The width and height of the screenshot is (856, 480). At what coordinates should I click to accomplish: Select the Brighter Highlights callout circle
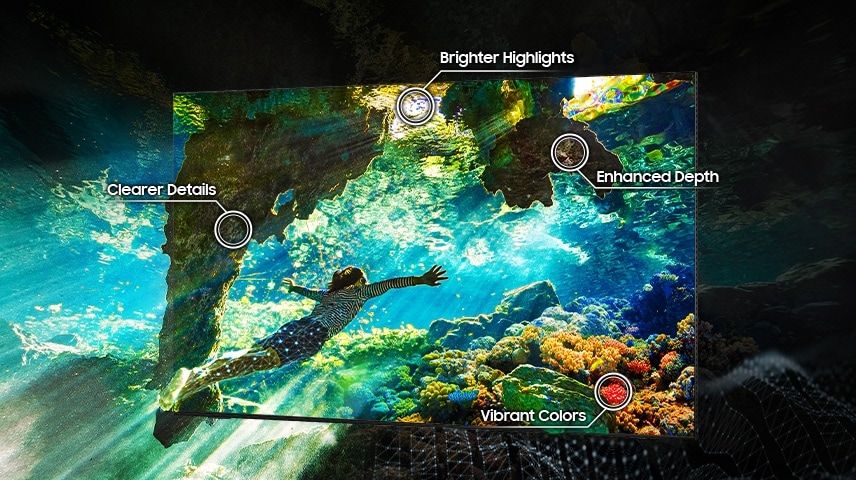415,105
